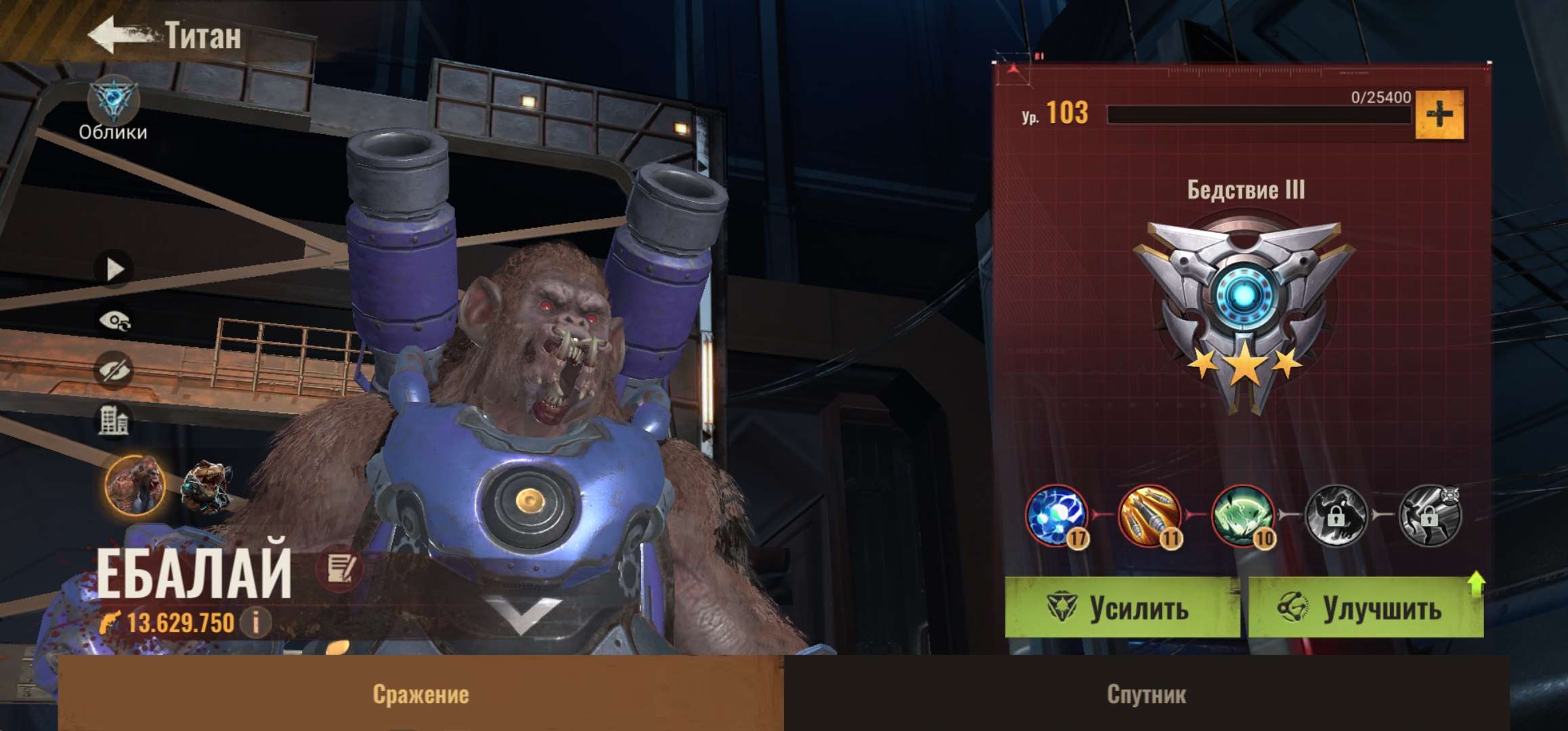Add experience with the orange plus button
1568x731 pixels.
coord(1439,114)
